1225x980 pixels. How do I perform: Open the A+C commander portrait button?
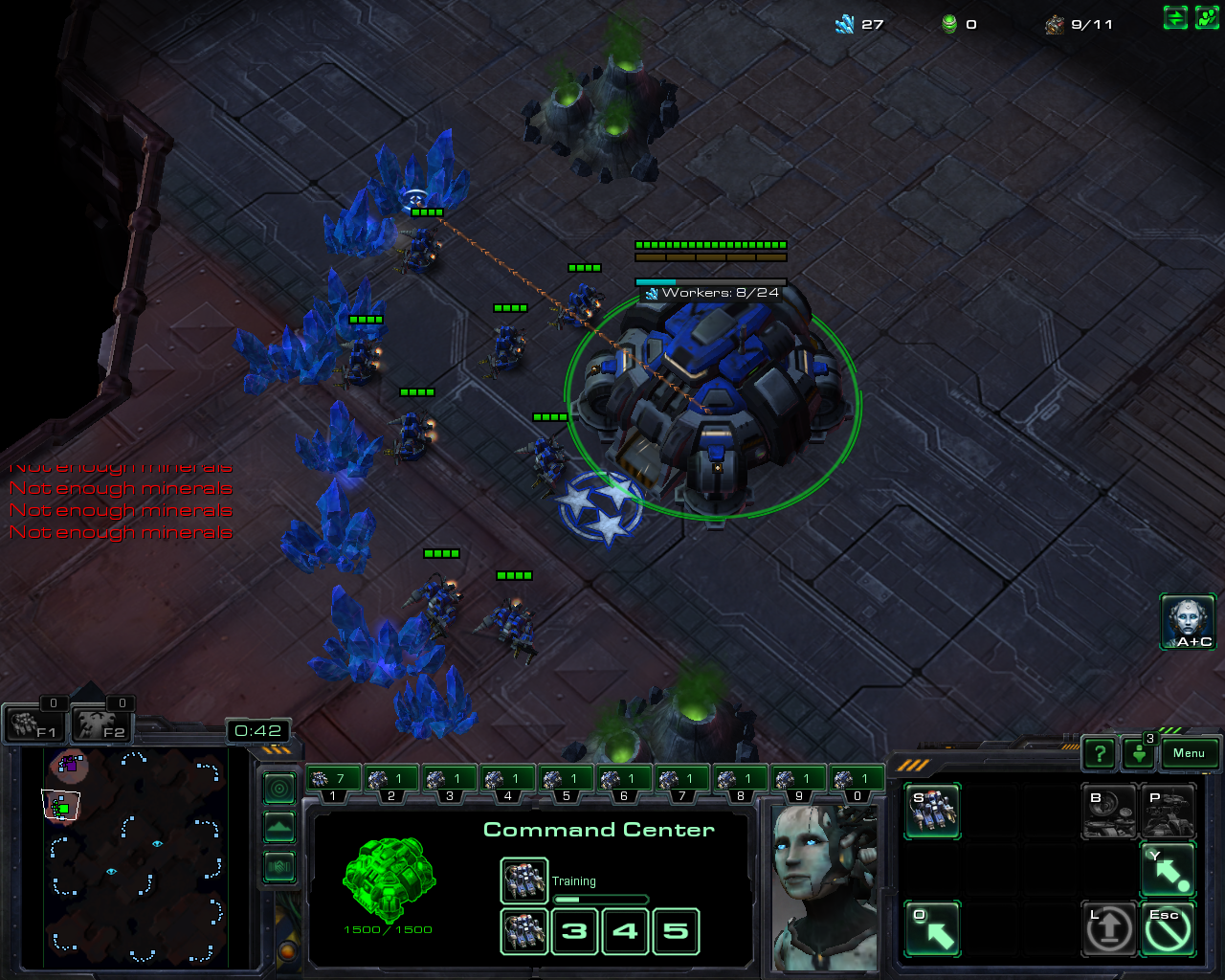coord(1189,621)
